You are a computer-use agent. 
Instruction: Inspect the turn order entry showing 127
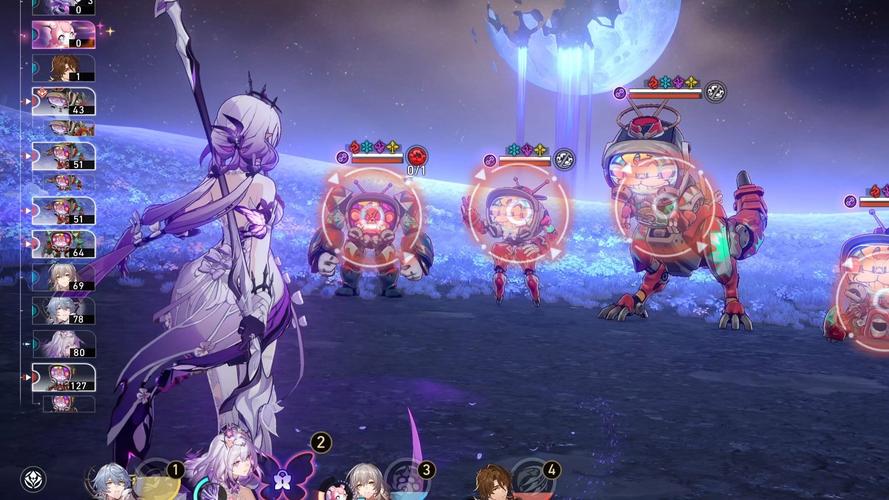[x=64, y=377]
